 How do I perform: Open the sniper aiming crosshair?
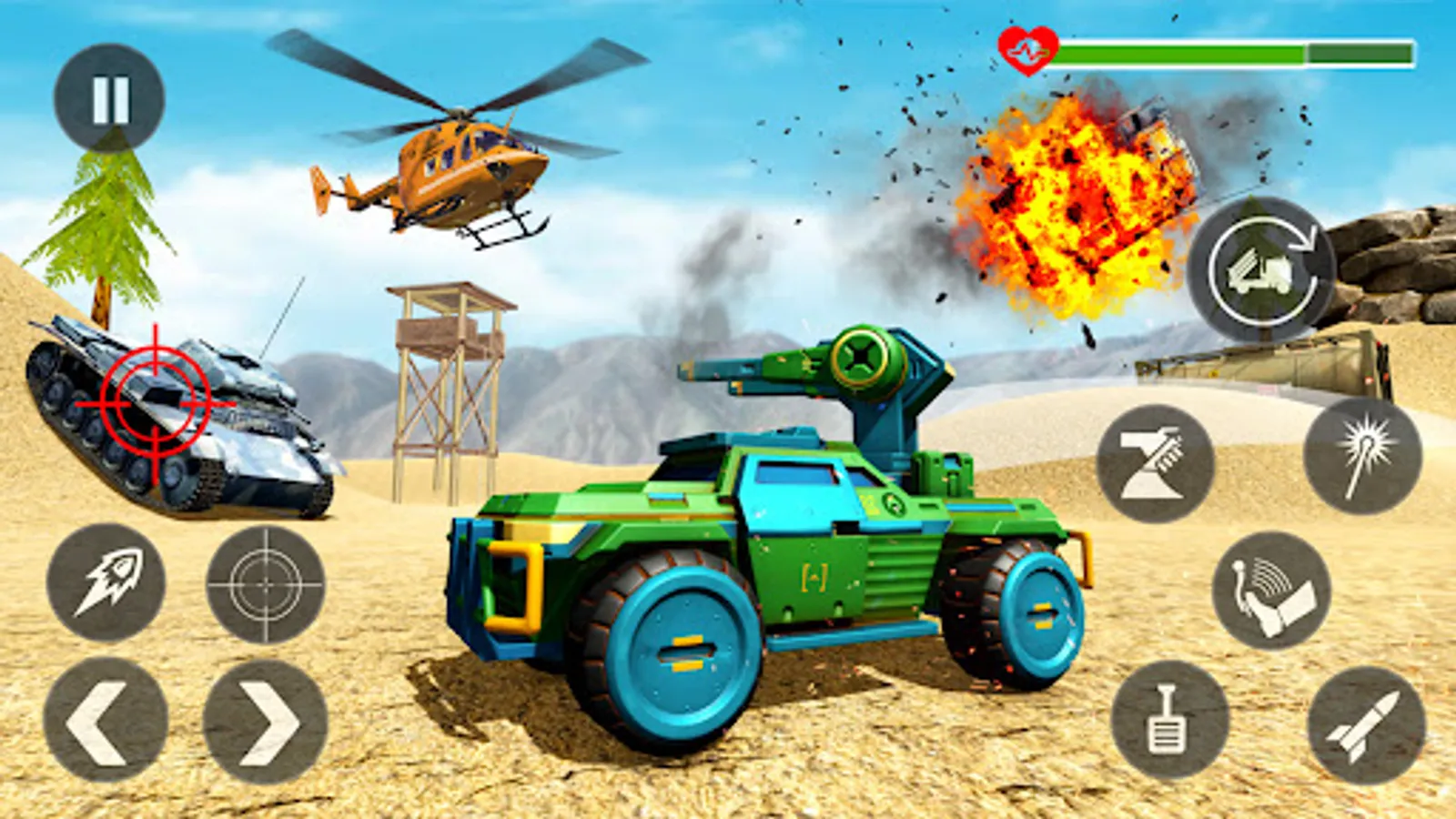264,582
